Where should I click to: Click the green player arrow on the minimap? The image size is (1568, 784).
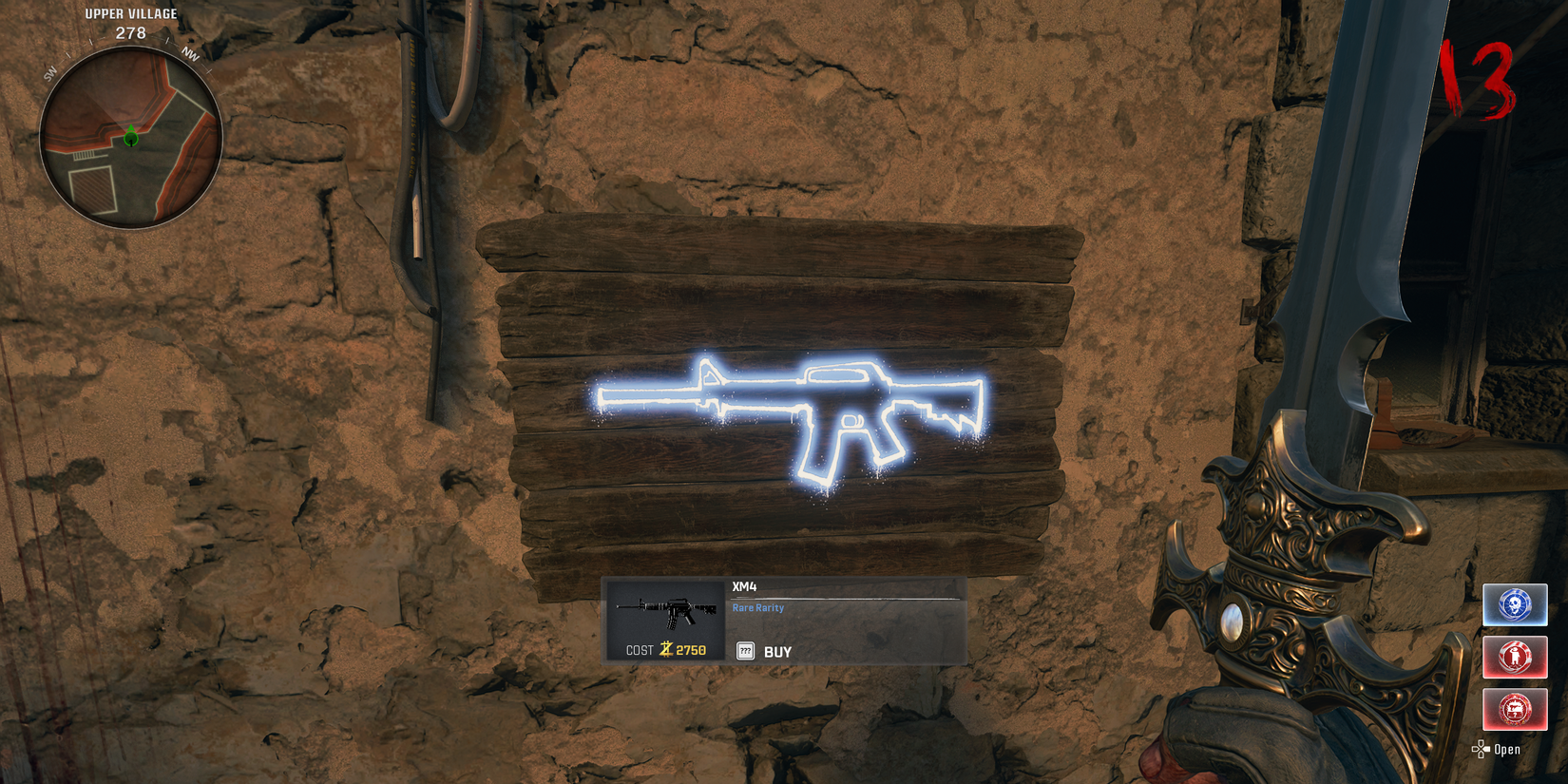click(130, 136)
